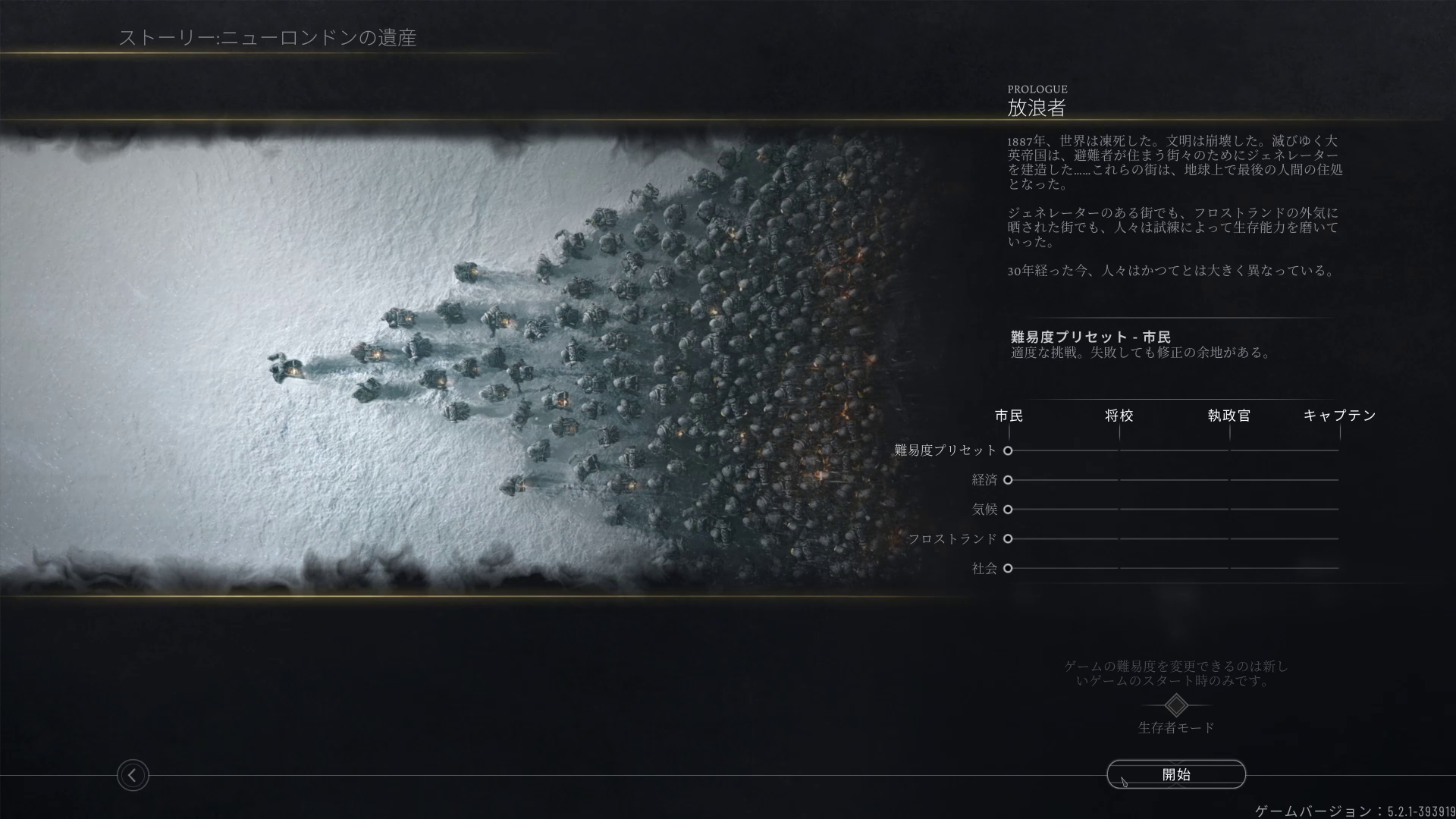Viewport: 1456px width, 819px height.
Task: Click the 難易度プリセット slider knob
Action: [1009, 450]
